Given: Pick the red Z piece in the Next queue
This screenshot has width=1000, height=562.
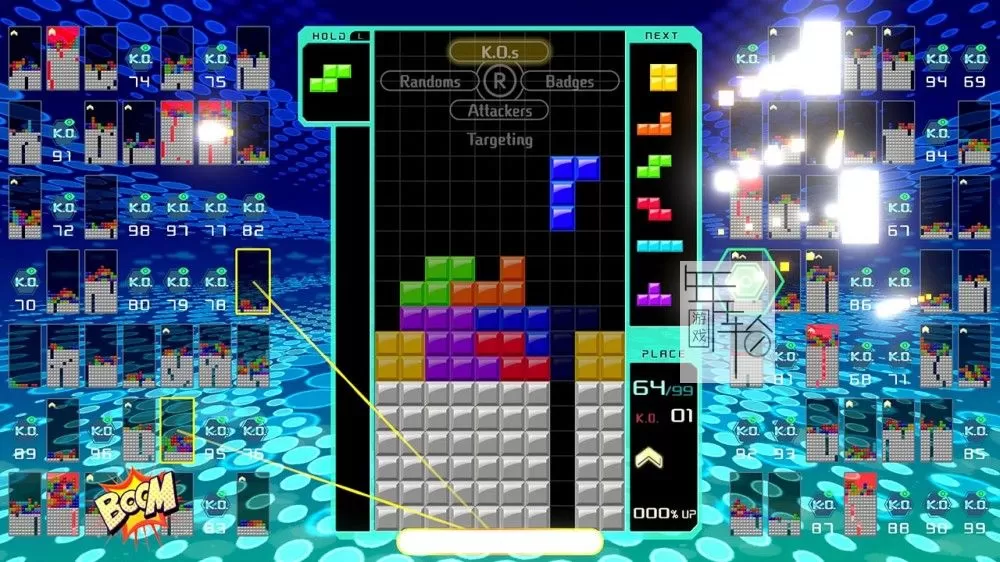Looking at the screenshot, I should coord(655,209).
